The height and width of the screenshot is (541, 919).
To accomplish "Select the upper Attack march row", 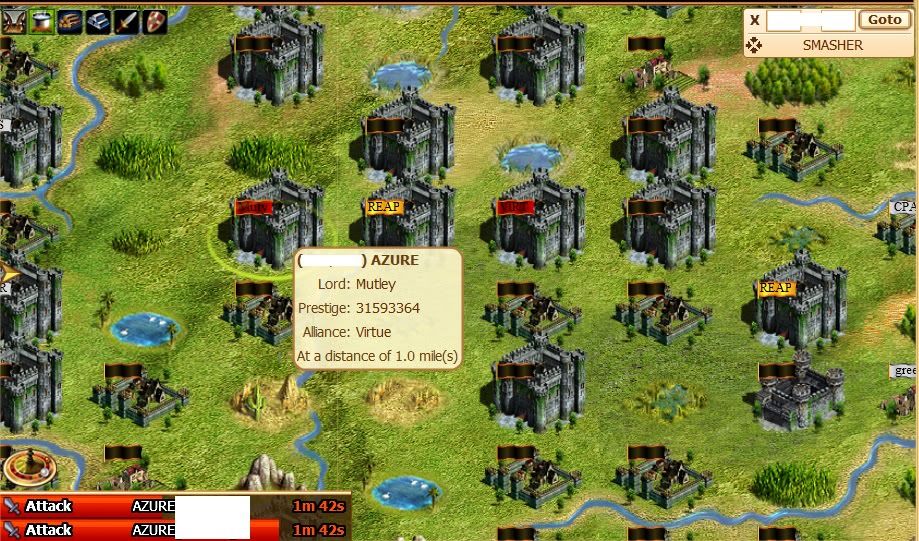I will pyautogui.click(x=175, y=506).
